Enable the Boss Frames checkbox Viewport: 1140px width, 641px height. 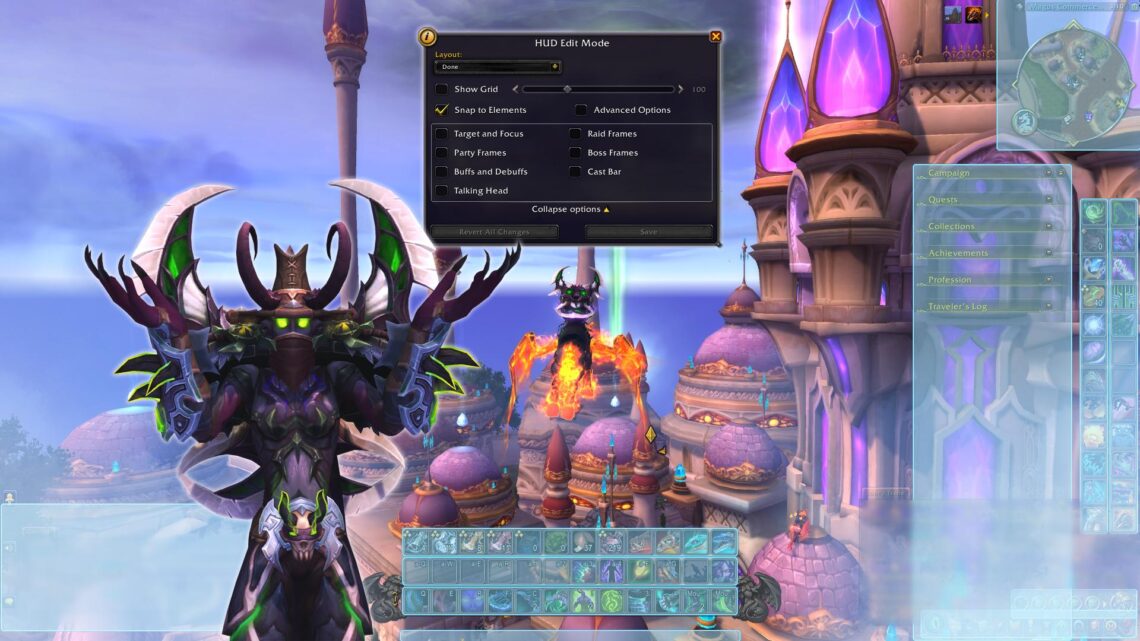(575, 153)
